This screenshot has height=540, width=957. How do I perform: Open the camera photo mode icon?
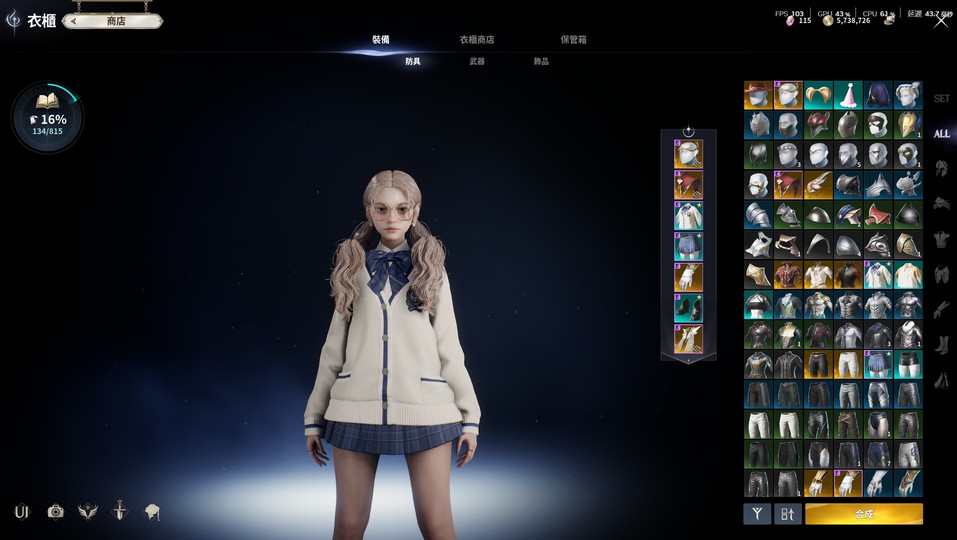(x=56, y=512)
